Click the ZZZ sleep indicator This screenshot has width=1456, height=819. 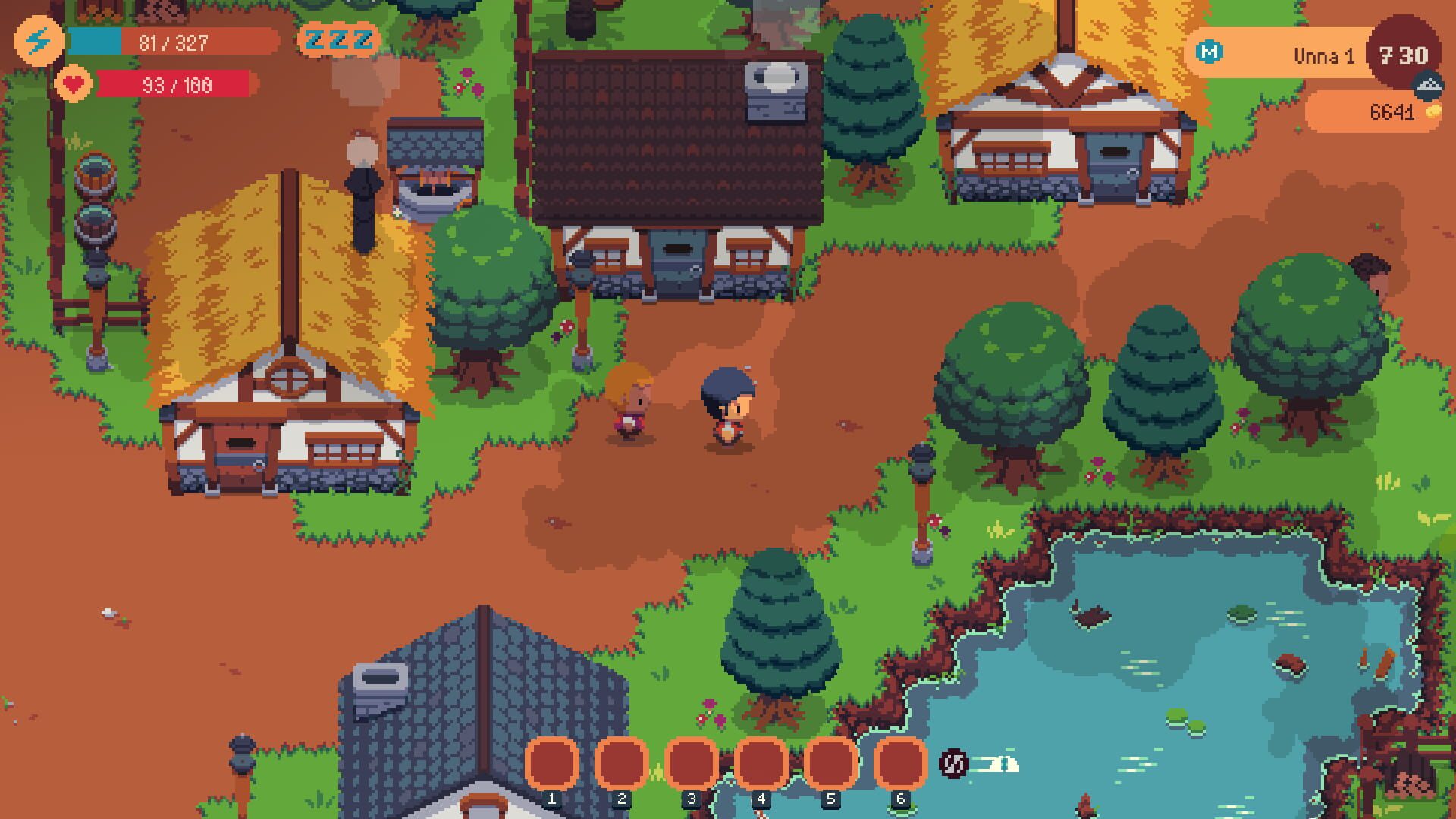pyautogui.click(x=339, y=39)
